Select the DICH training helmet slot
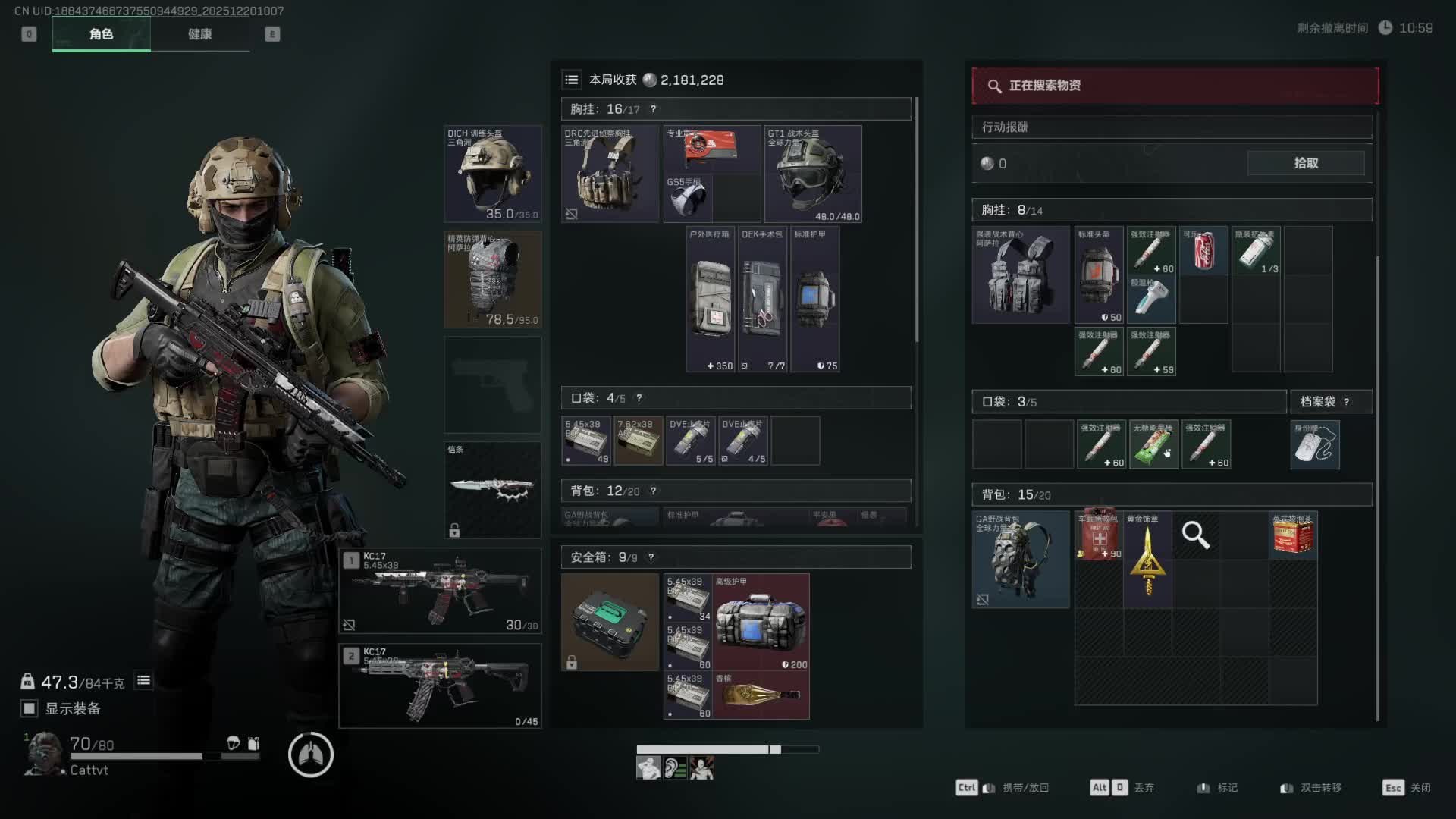The image size is (1456, 819). (x=493, y=174)
